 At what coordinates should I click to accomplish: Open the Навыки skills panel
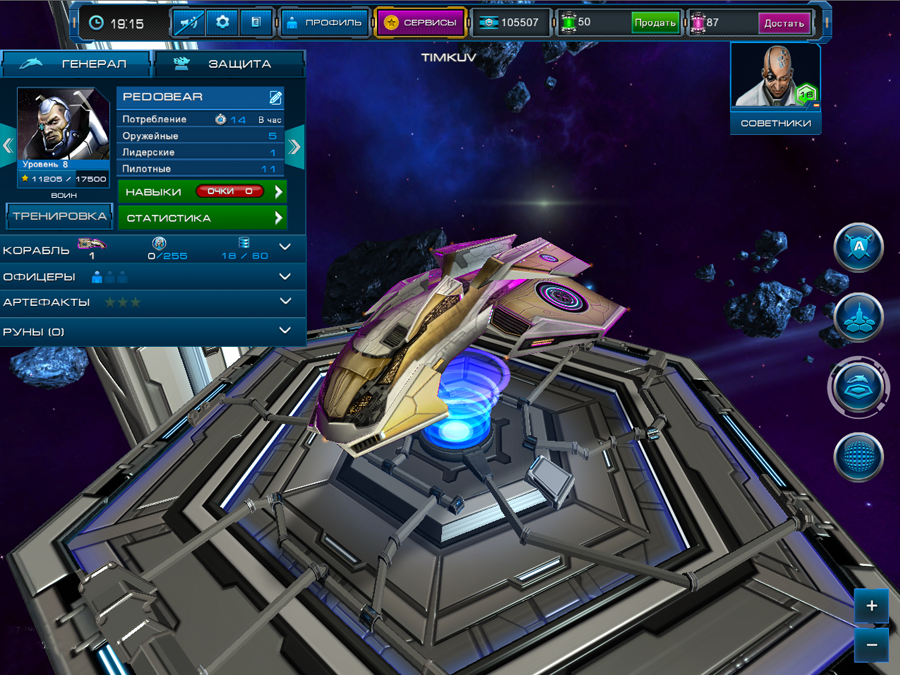pyautogui.click(x=202, y=191)
